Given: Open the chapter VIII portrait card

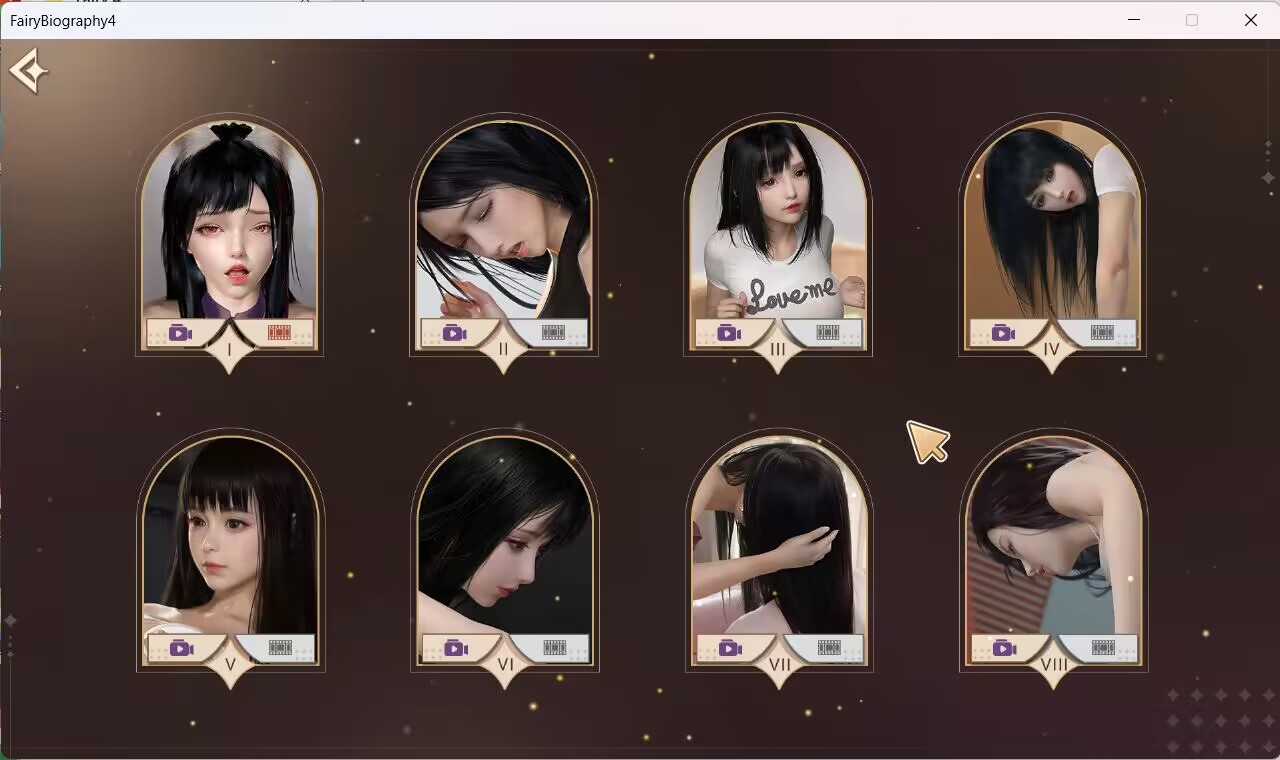Looking at the screenshot, I should 1053,545.
